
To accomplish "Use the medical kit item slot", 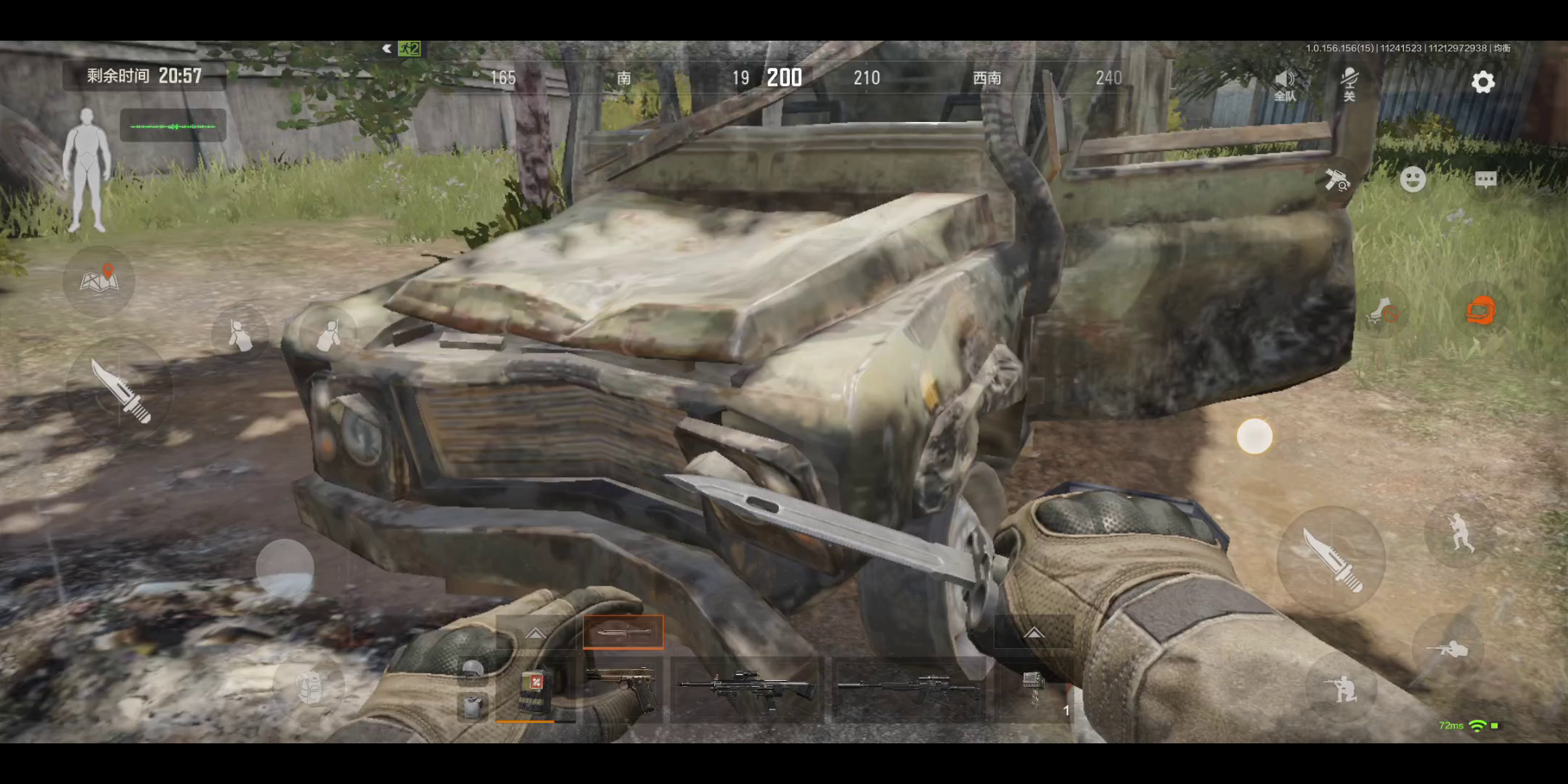I will (535, 690).
